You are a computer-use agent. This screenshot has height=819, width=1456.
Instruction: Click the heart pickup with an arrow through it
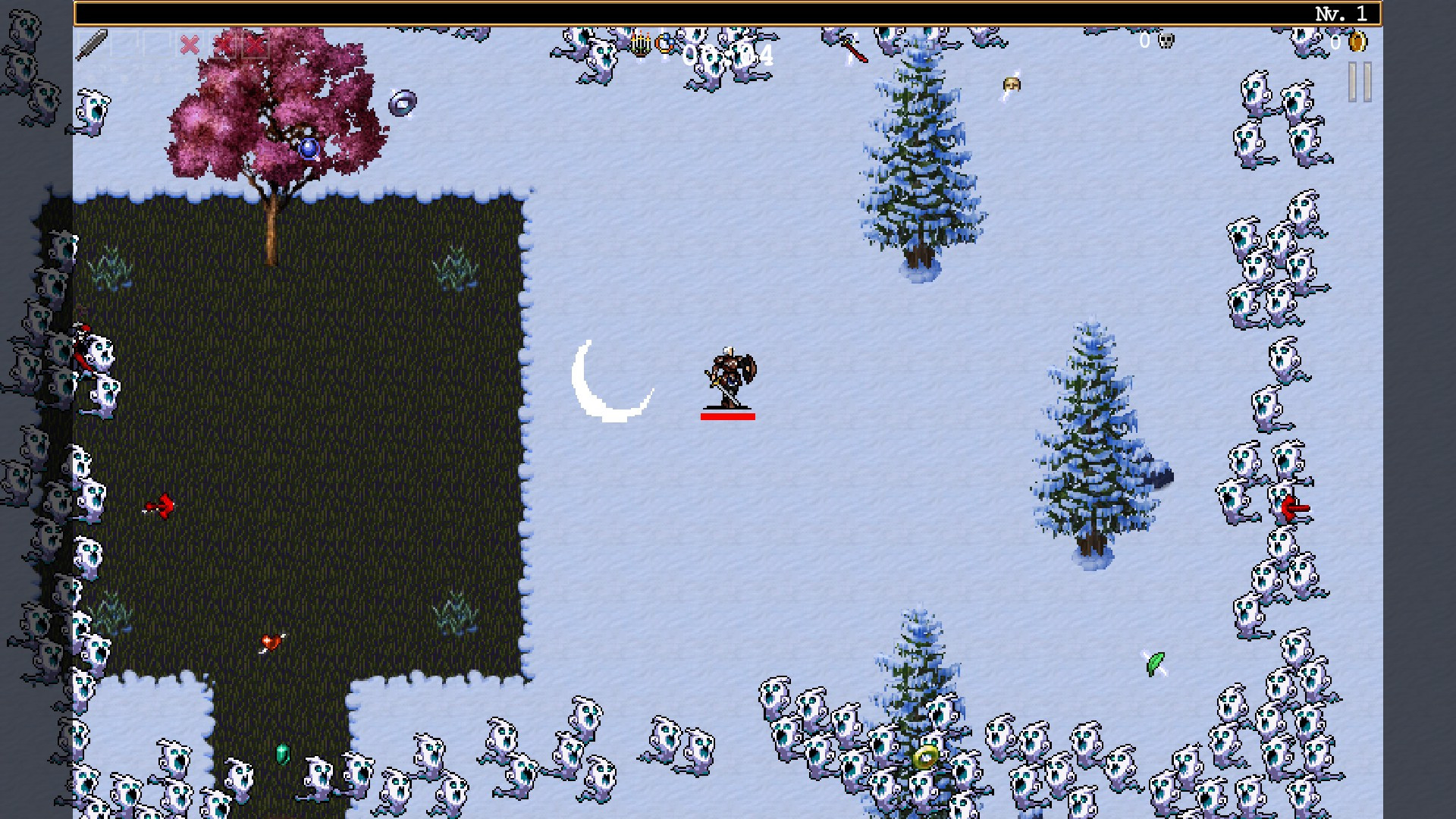[271, 641]
